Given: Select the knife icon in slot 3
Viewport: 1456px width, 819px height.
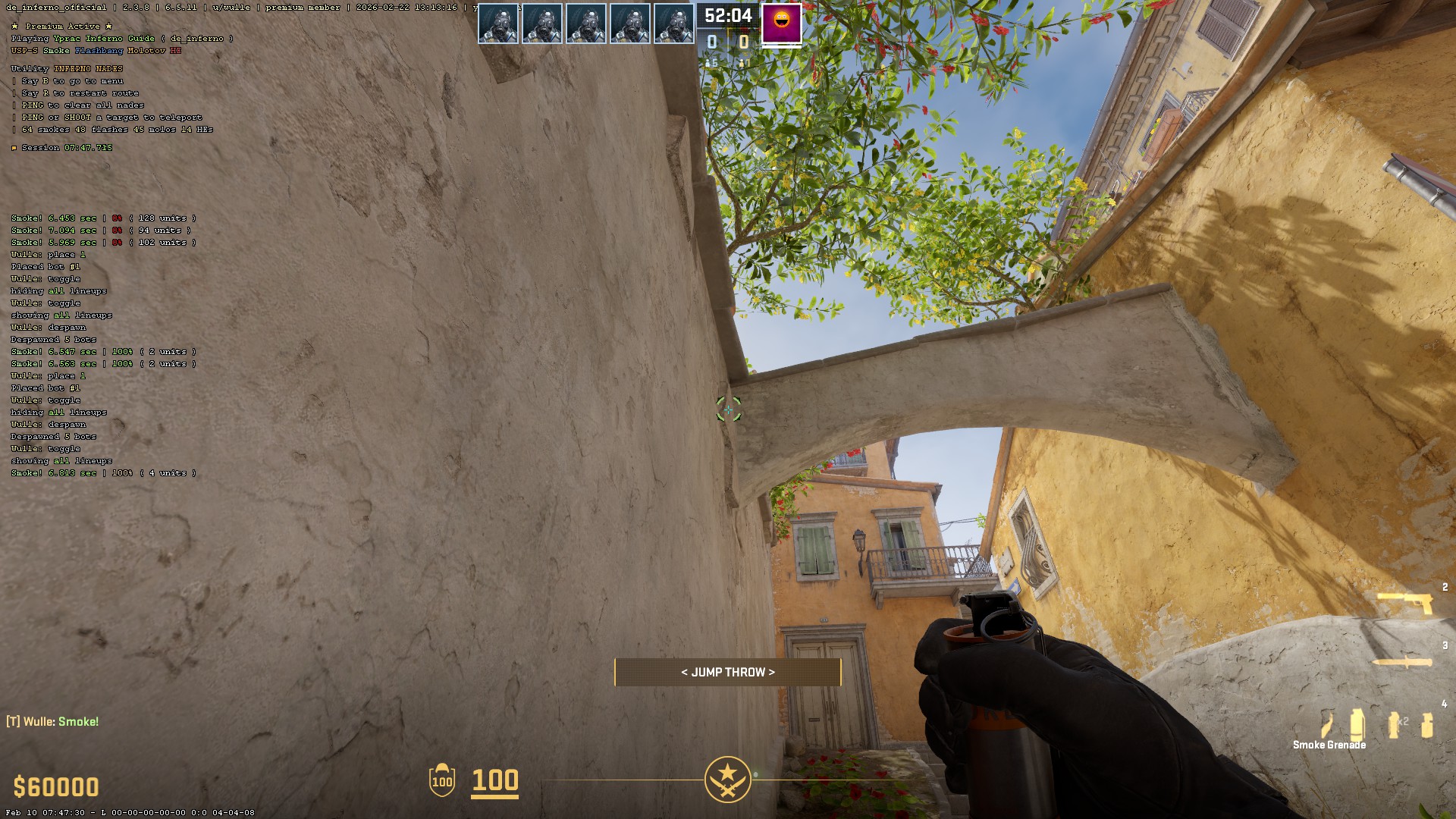Looking at the screenshot, I should [x=1402, y=661].
